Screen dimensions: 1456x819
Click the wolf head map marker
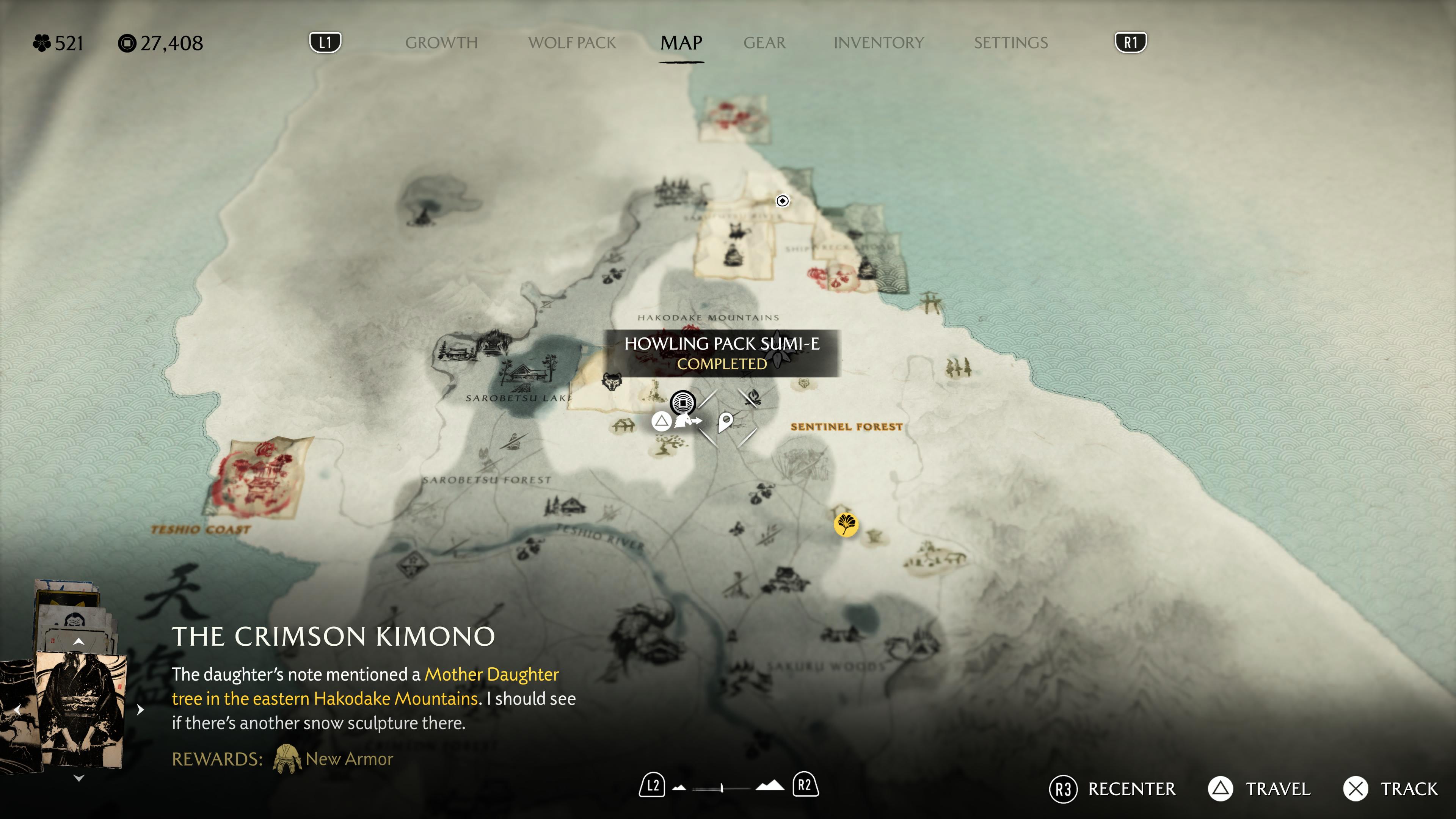[x=611, y=381]
